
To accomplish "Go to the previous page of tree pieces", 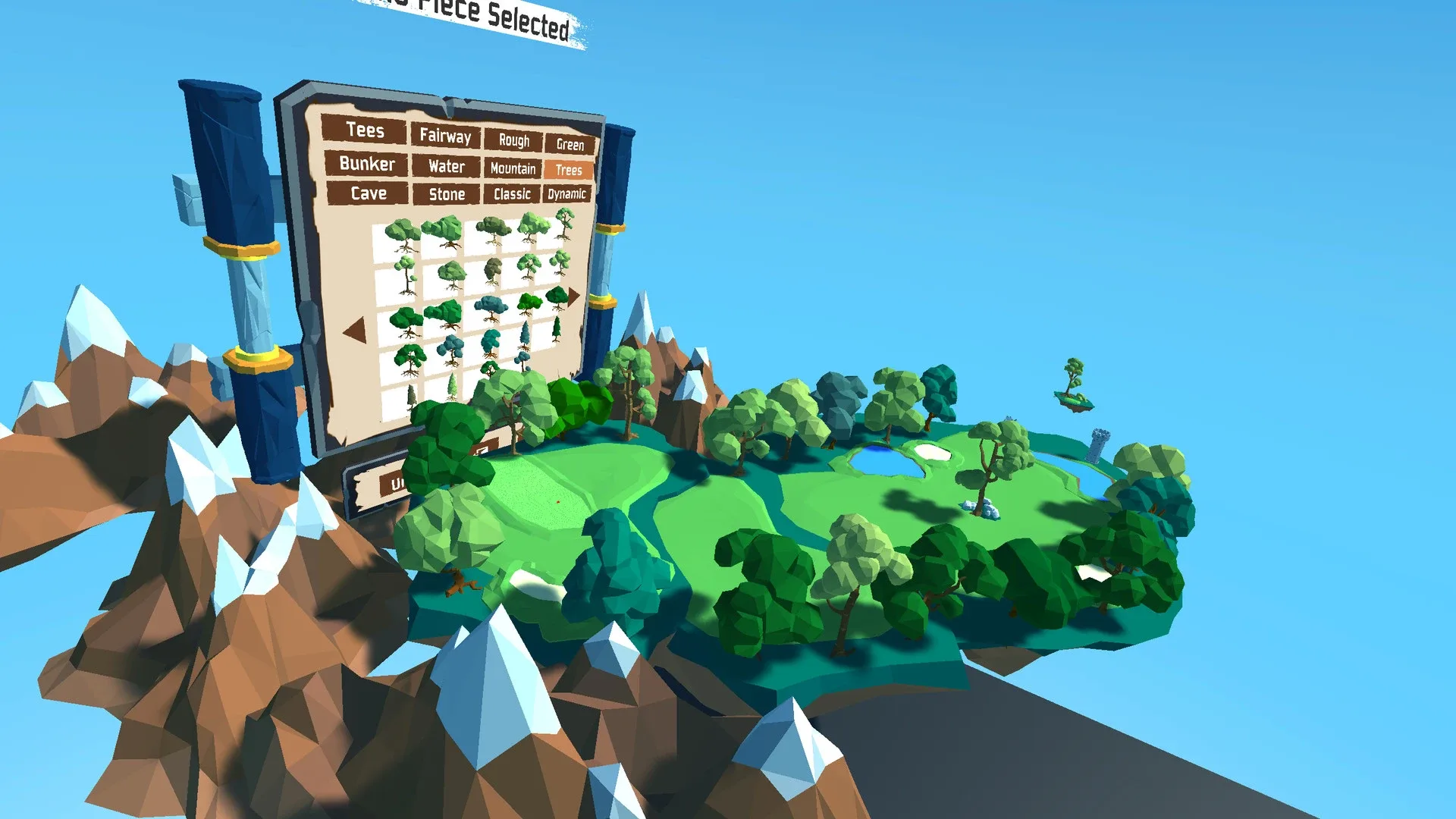I will point(356,331).
